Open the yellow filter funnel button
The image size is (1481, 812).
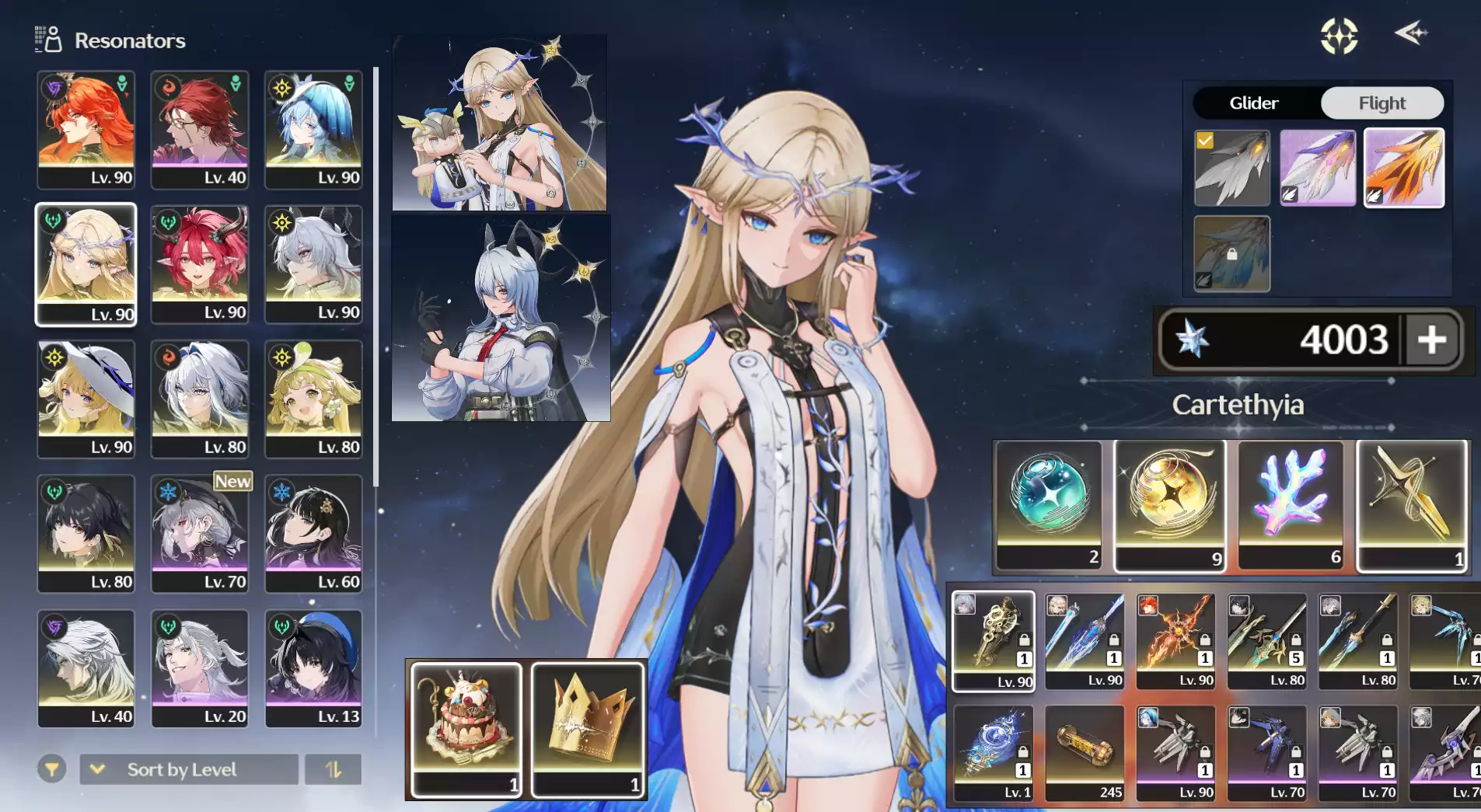point(52,769)
